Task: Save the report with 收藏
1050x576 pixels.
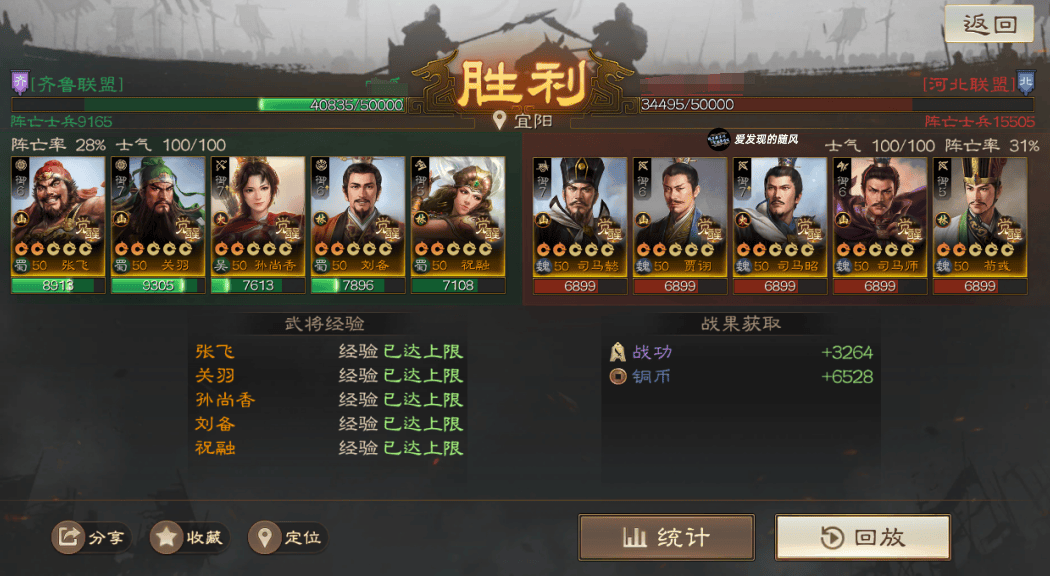Action: pyautogui.click(x=189, y=537)
